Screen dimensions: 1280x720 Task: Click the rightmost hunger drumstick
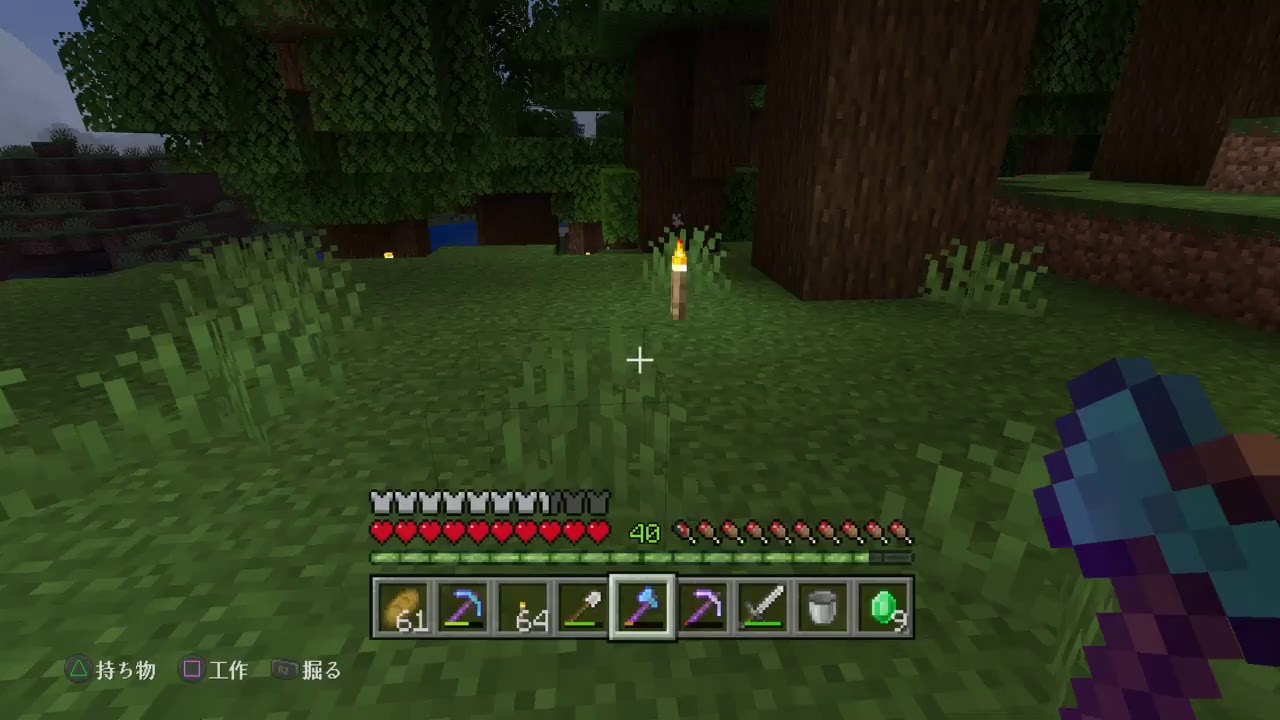click(899, 527)
